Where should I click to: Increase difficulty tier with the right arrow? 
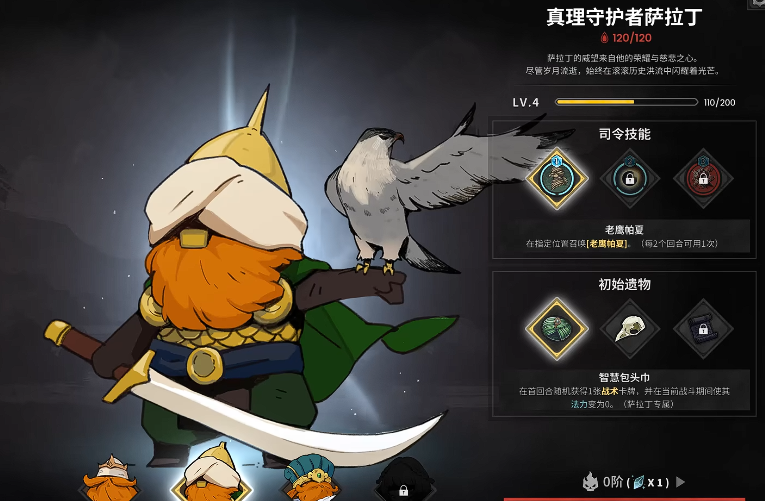click(x=682, y=482)
